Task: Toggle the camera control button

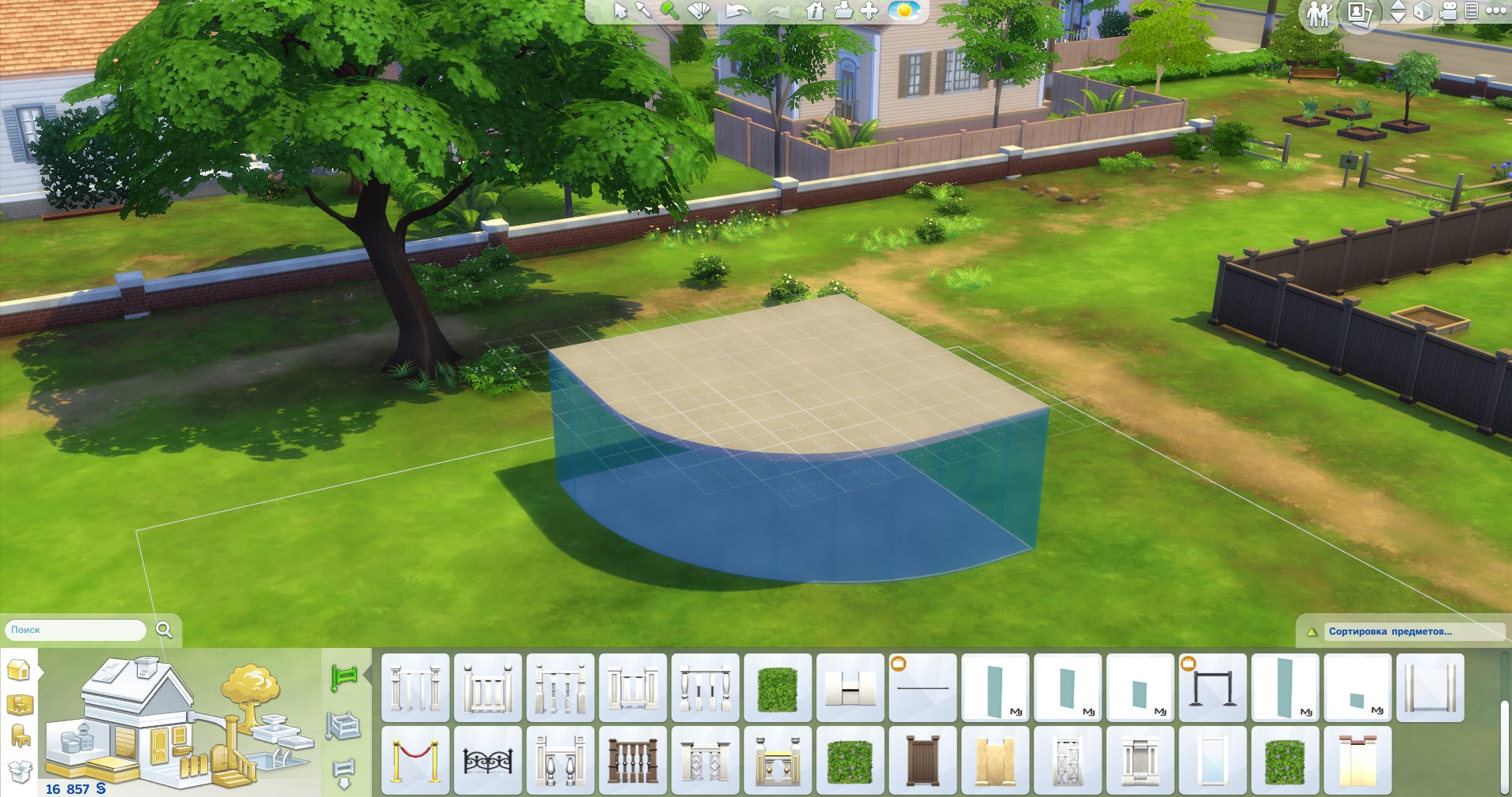Action: [x=1448, y=11]
